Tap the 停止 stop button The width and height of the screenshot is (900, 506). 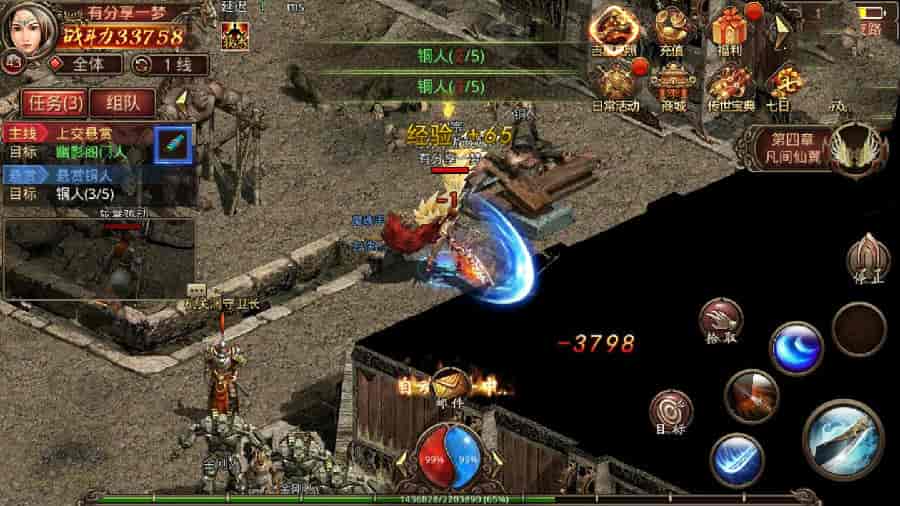tap(865, 260)
